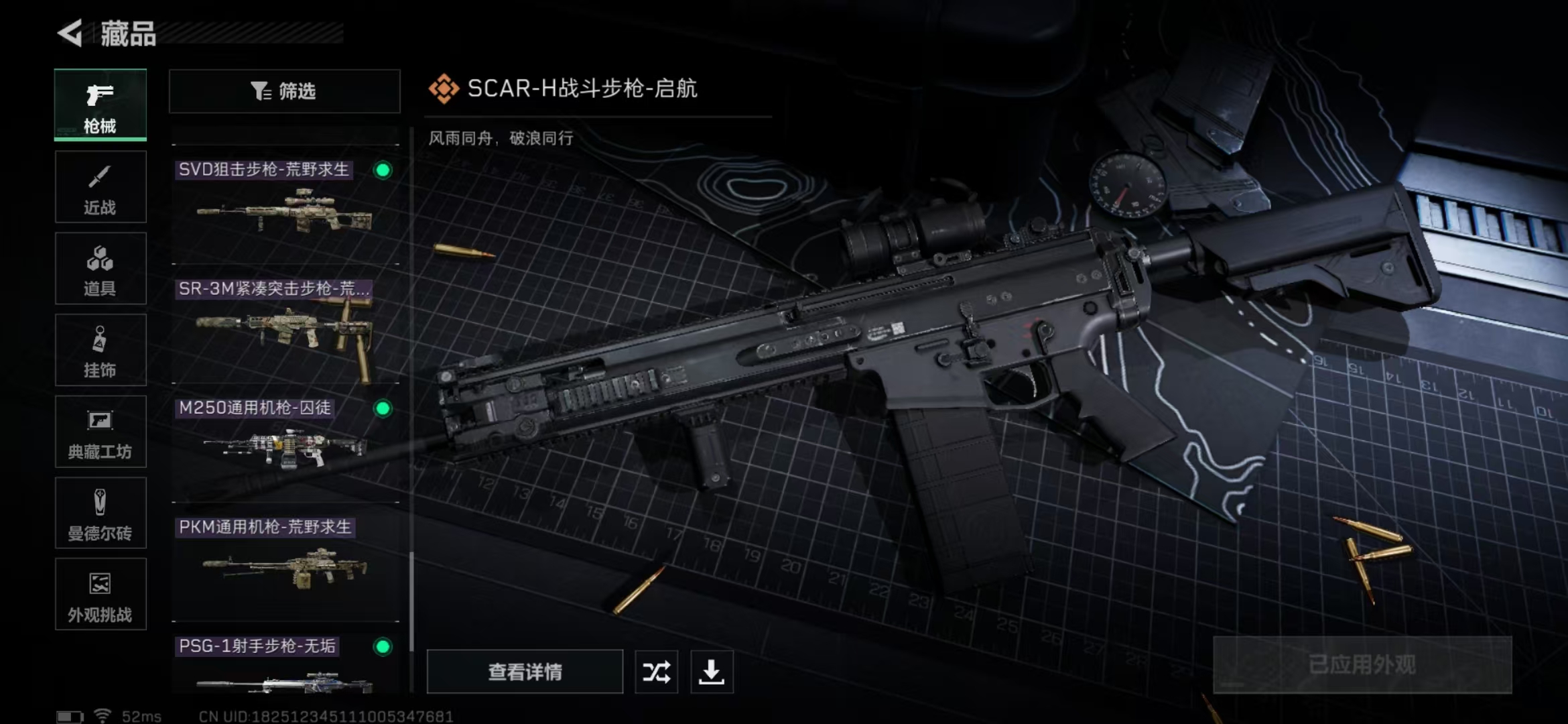Open the 外观挑战 appearance challenge tab
This screenshot has height=724, width=1568.
click(101, 595)
